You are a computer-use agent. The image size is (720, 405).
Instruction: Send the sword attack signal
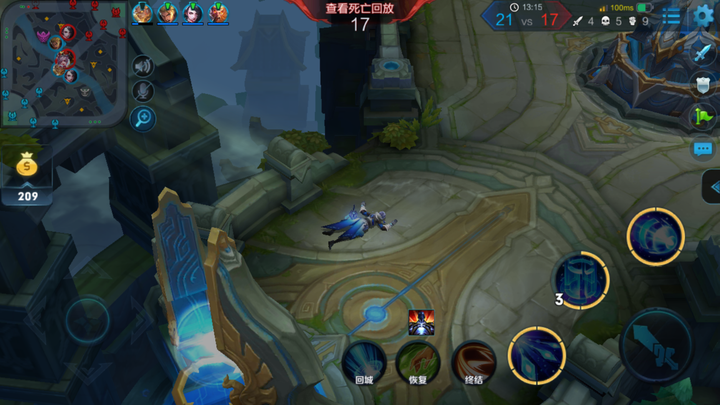[703, 53]
